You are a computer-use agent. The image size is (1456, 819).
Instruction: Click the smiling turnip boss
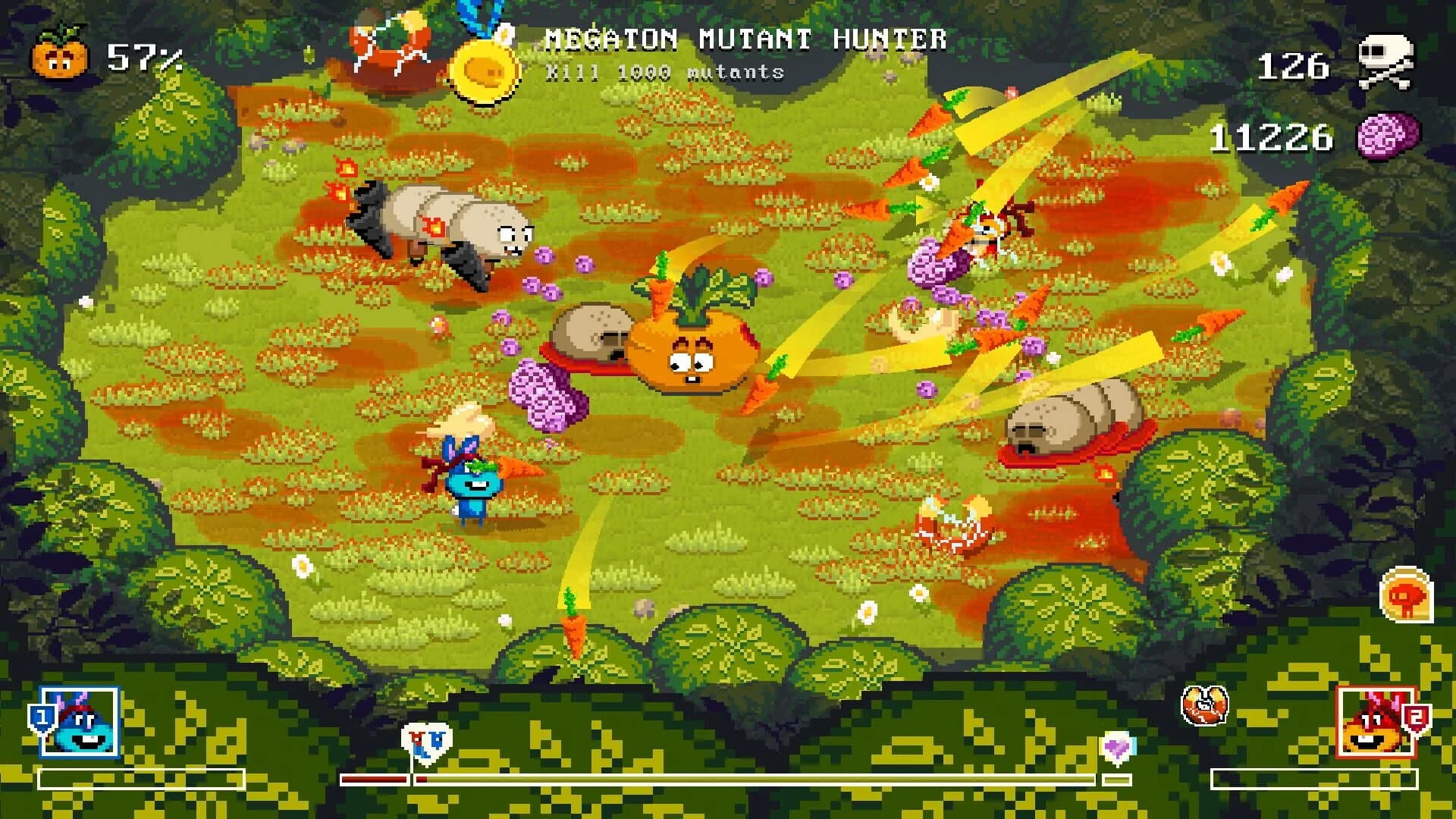(690, 349)
